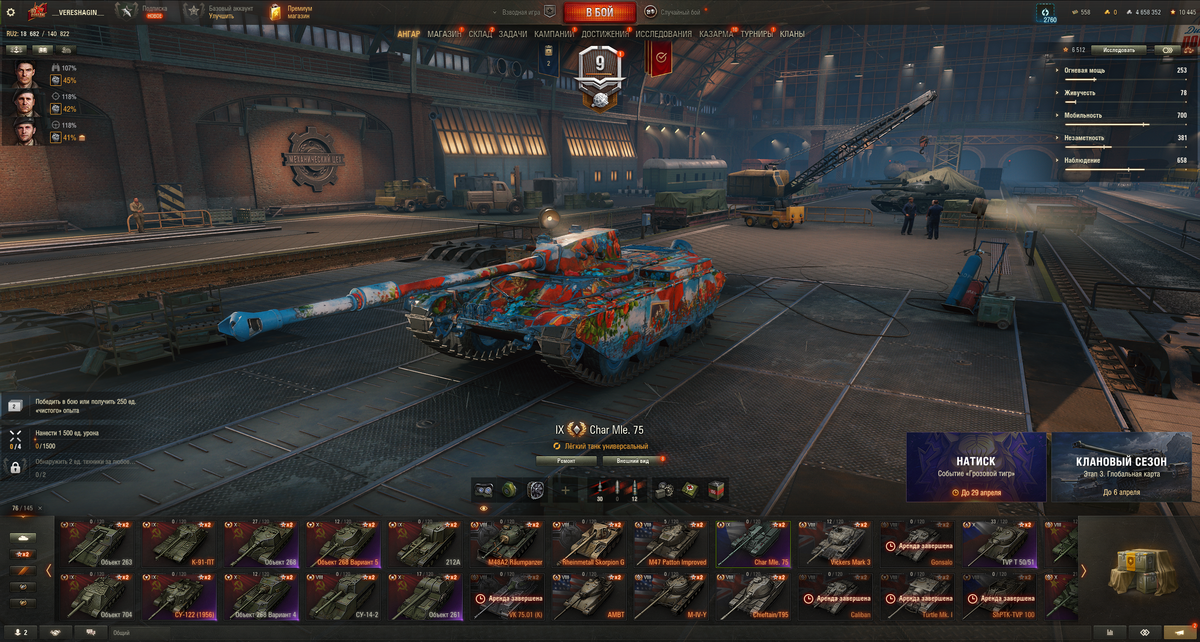Start a battle with the В БОЙ button

click(x=599, y=12)
